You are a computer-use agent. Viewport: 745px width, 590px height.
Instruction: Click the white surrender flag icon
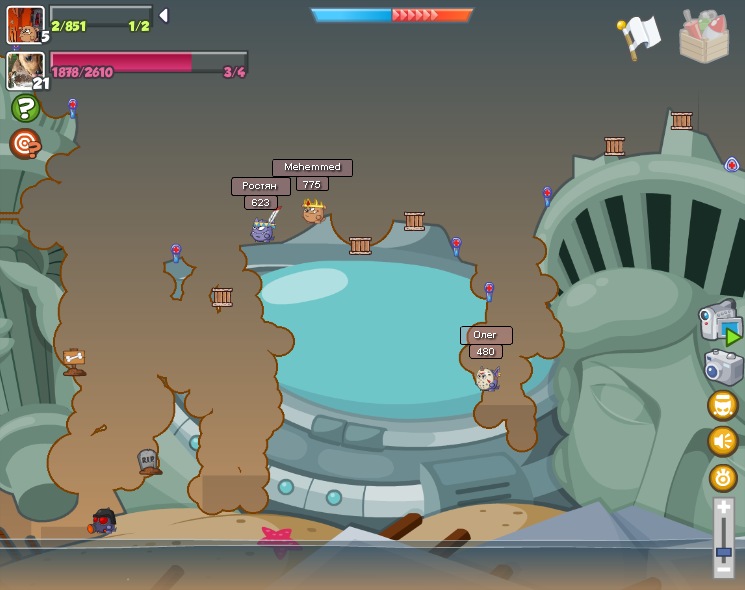click(640, 36)
